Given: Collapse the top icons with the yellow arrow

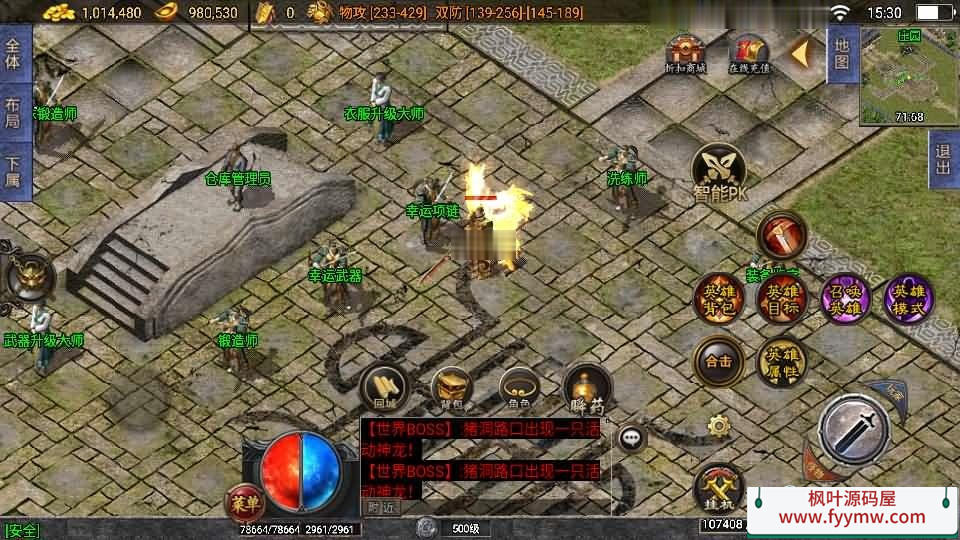Looking at the screenshot, I should point(801,54).
